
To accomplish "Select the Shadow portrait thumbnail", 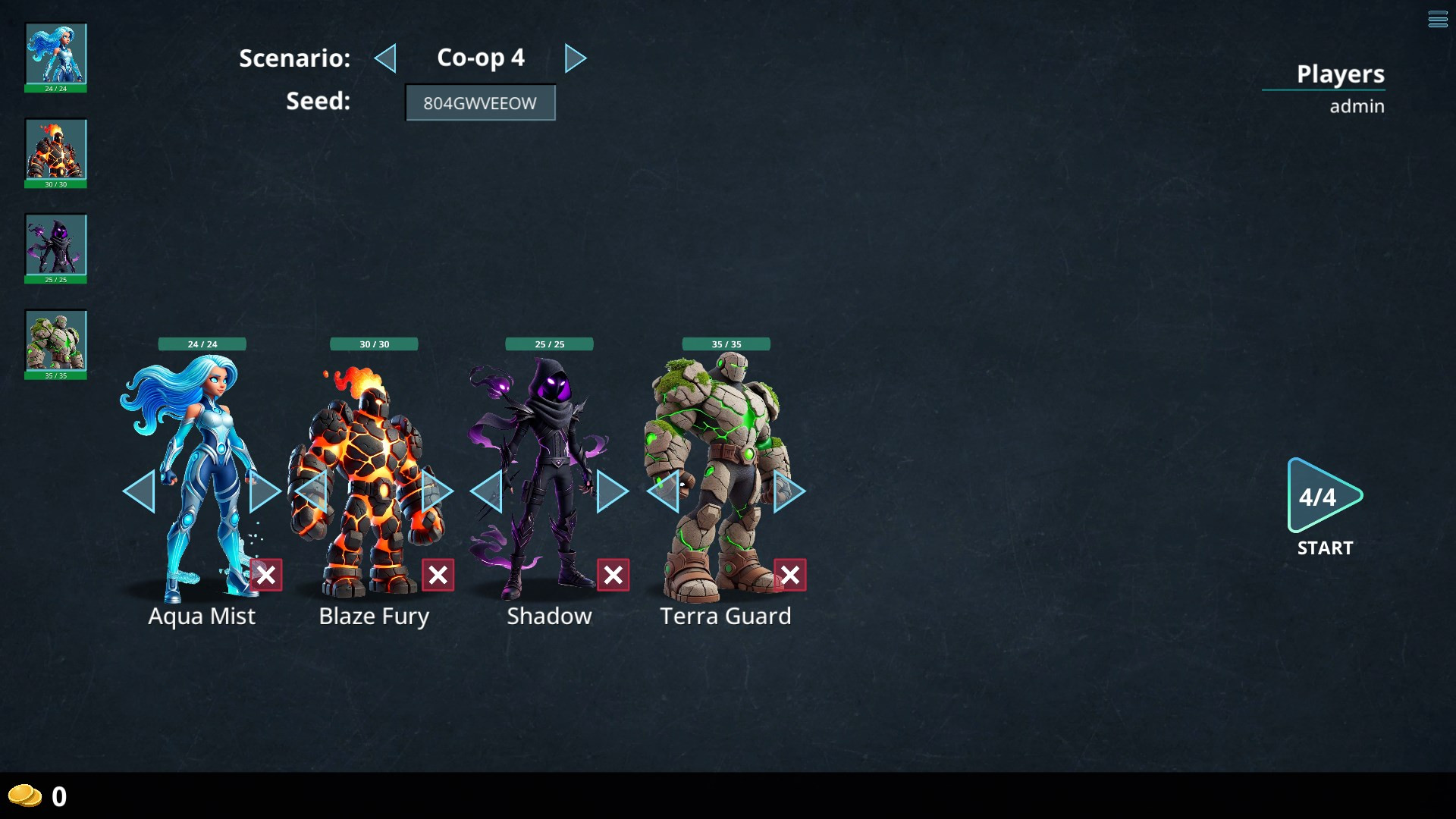I will 56,245.
